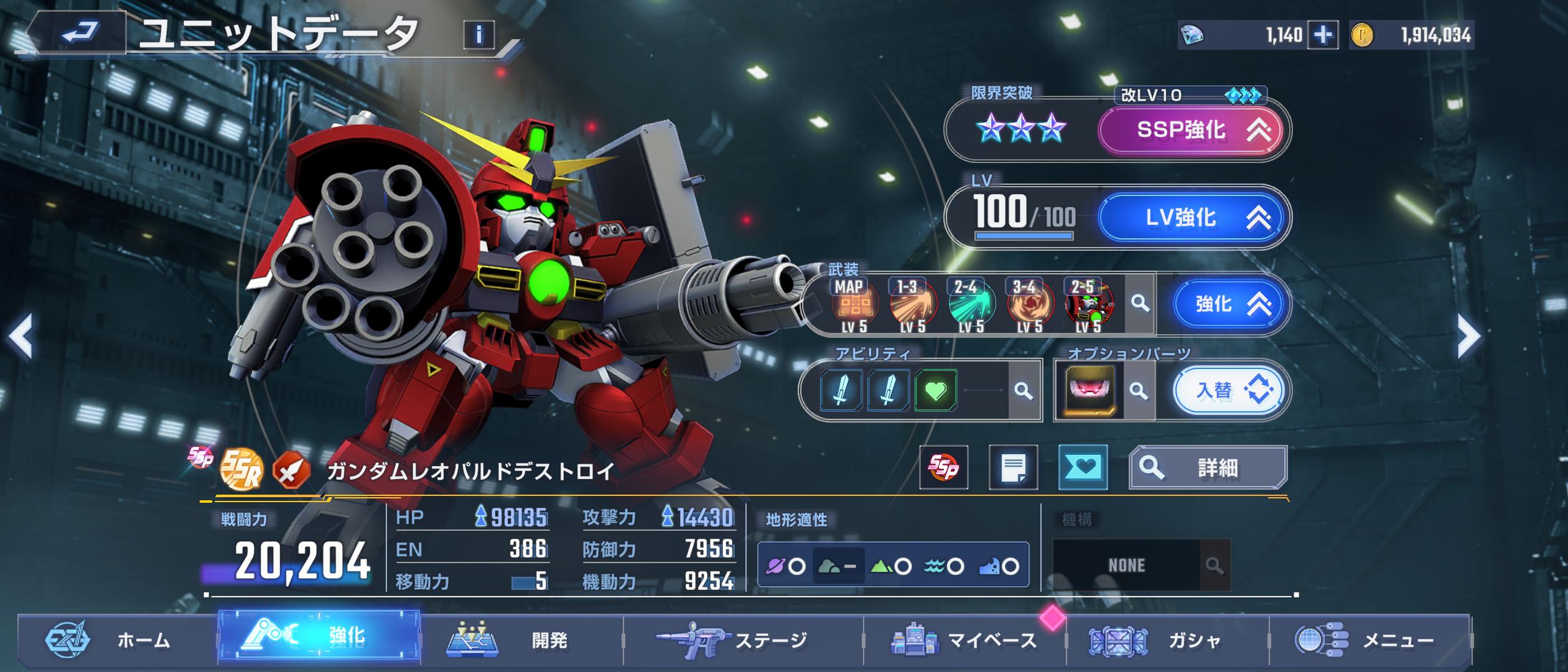
Task: Show the previous unit with left arrow
Action: (20, 337)
